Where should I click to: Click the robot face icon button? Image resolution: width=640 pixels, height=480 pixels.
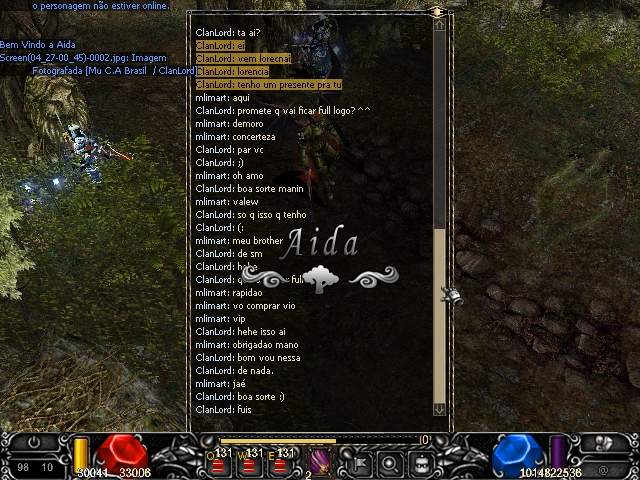(422, 463)
